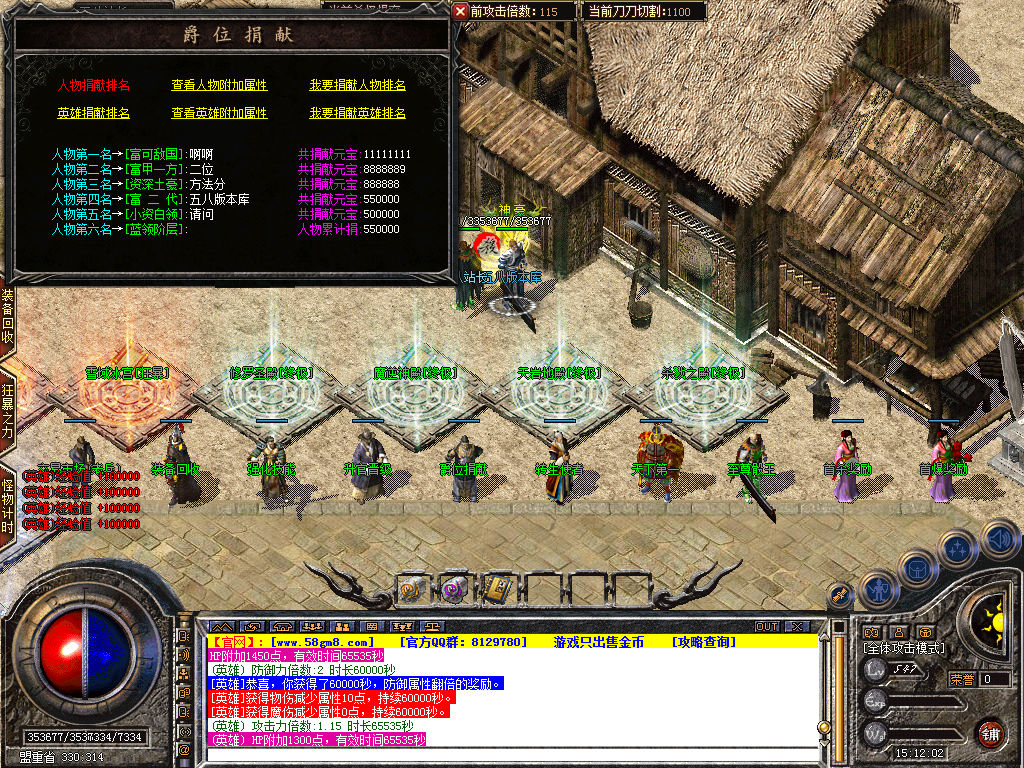This screenshot has width=1024, height=768.
Task: Choose 我要捐献人物排名 donate option
Action: [357, 86]
